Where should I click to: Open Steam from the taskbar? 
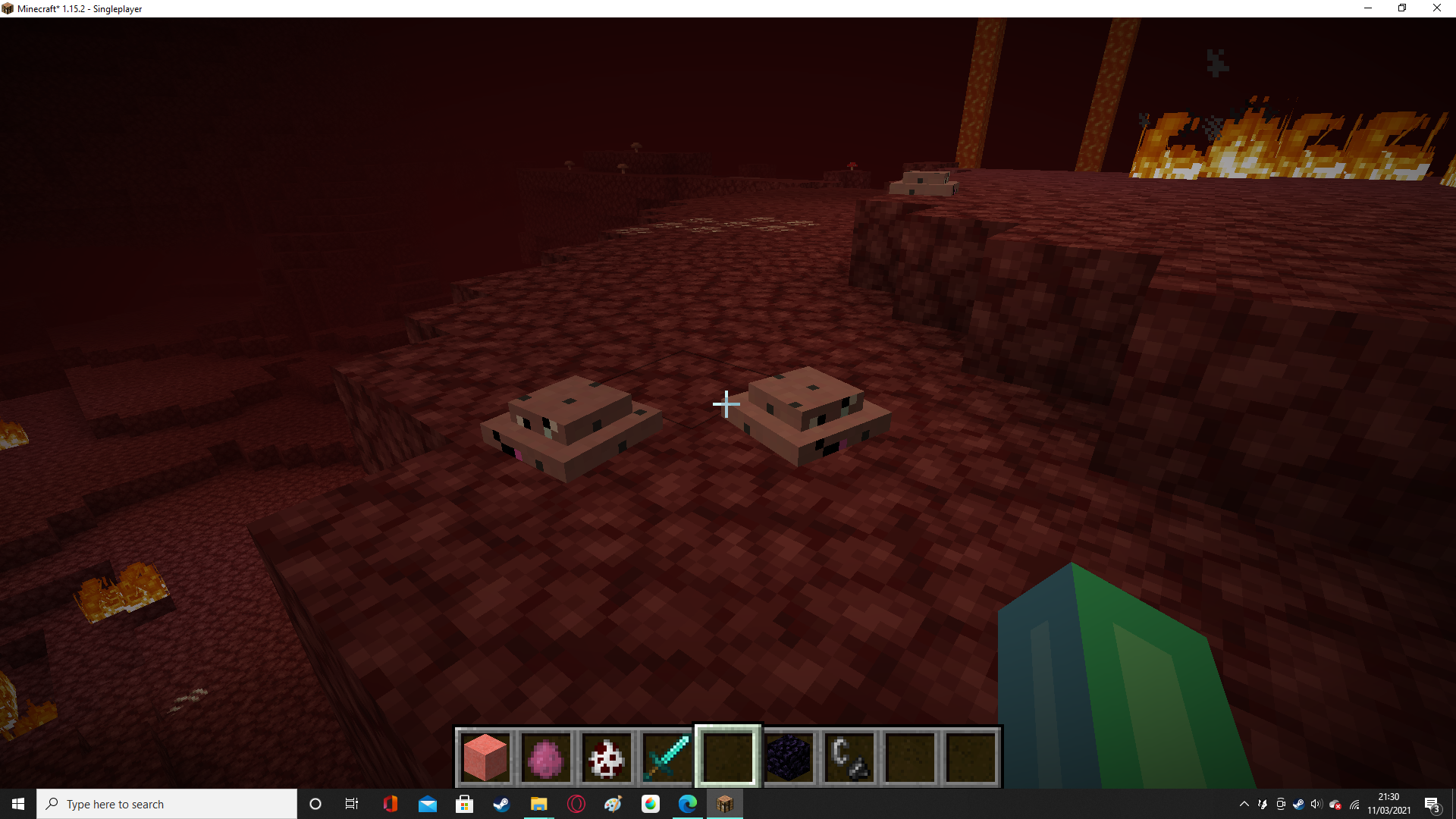[x=501, y=804]
